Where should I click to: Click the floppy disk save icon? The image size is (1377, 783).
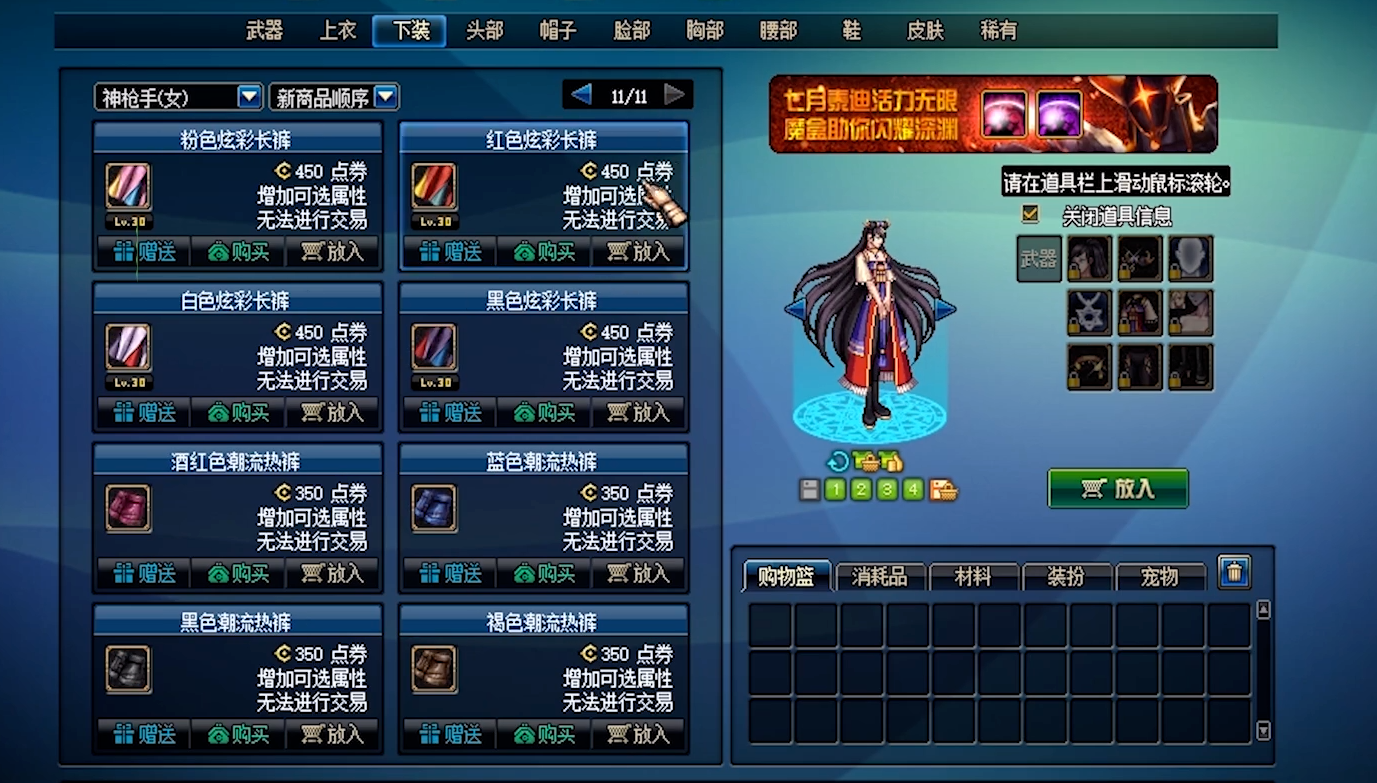(808, 489)
